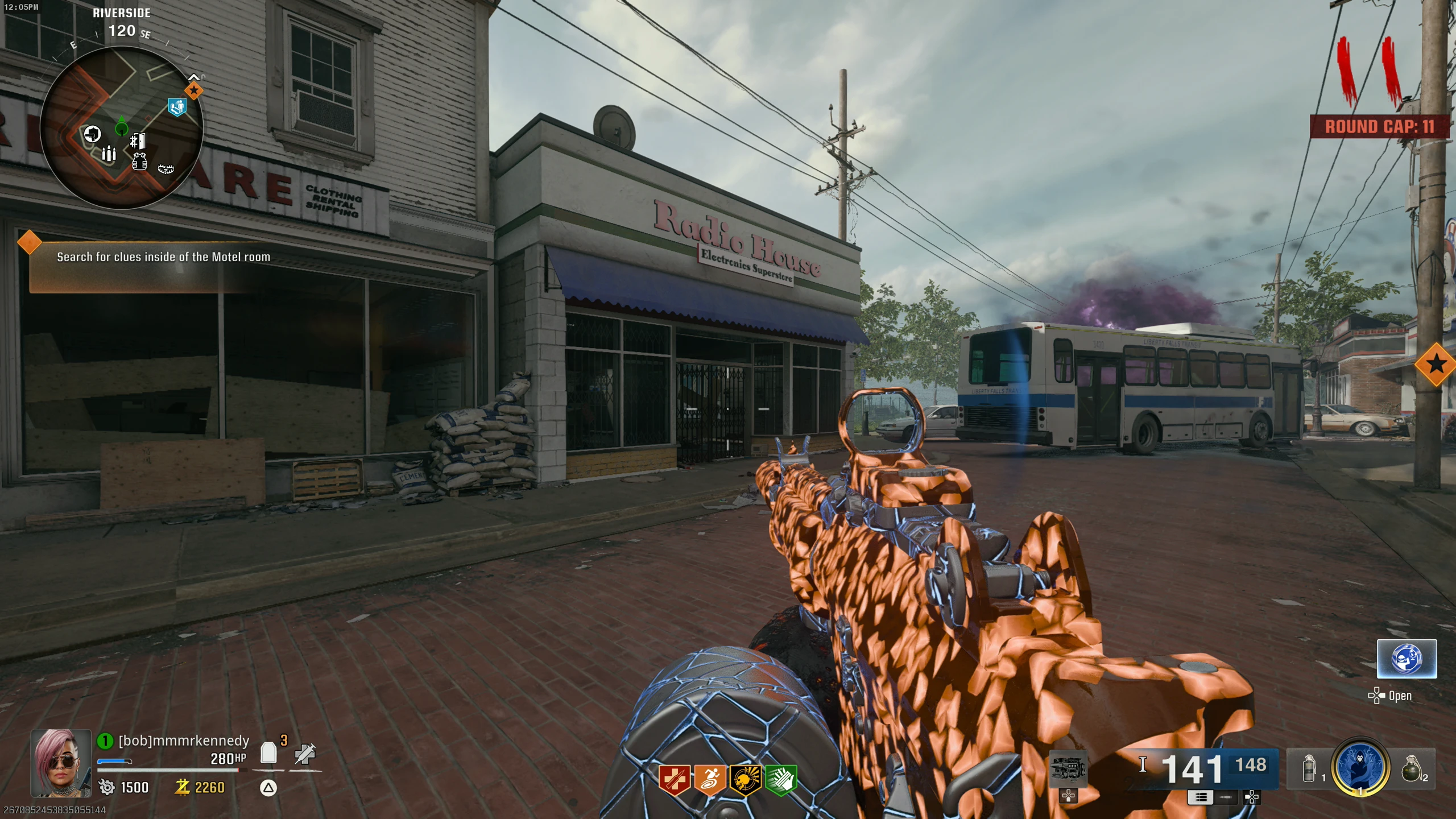The width and height of the screenshot is (1456, 819).
Task: Click the player operator portrait
Action: [x=61, y=763]
